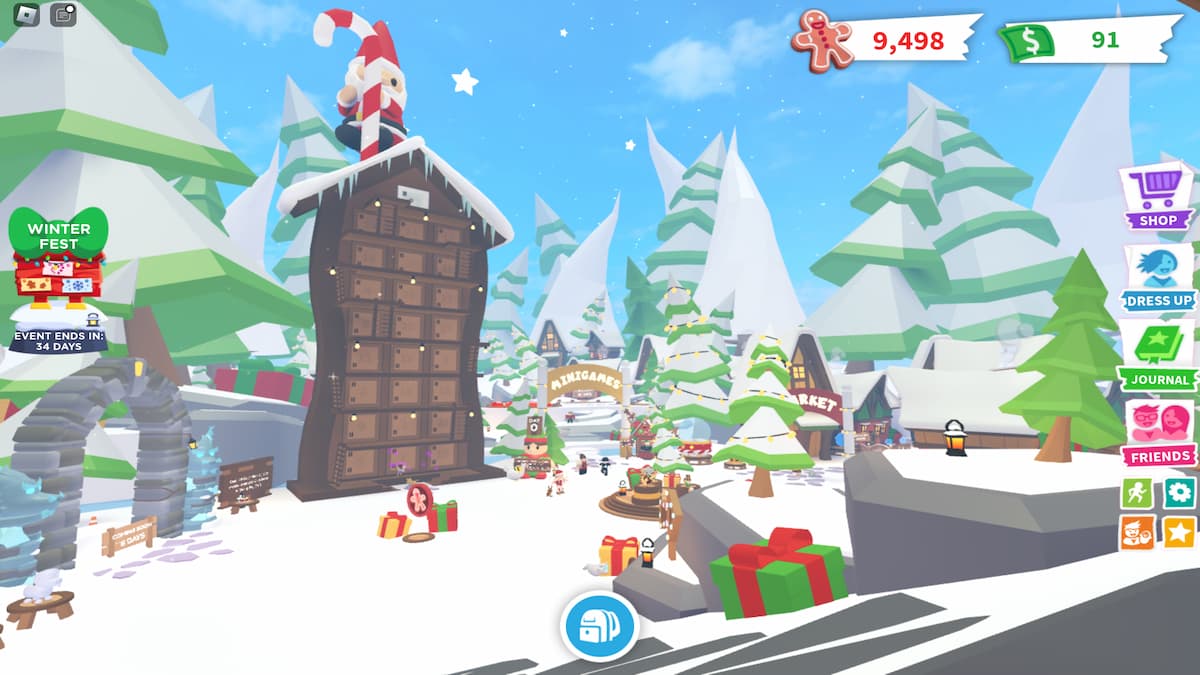
Task: Click the yellow star icon
Action: 1180,532
